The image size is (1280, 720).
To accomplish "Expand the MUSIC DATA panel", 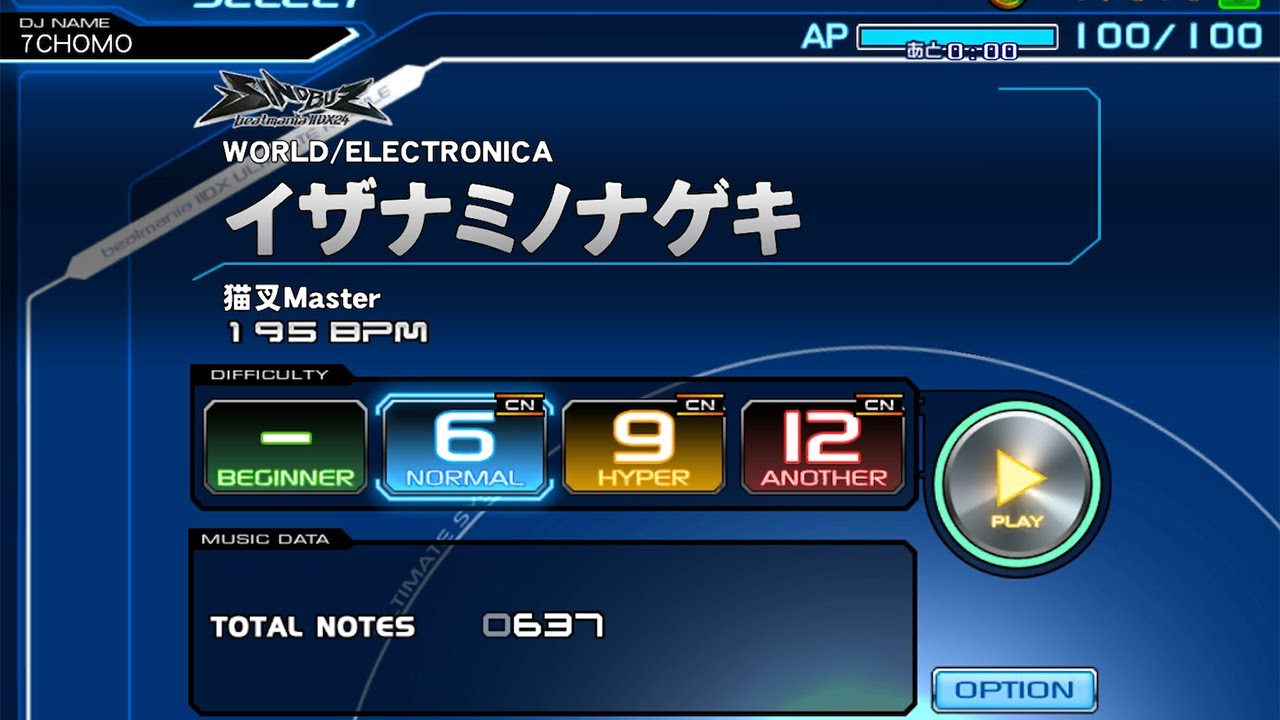I will pos(265,537).
